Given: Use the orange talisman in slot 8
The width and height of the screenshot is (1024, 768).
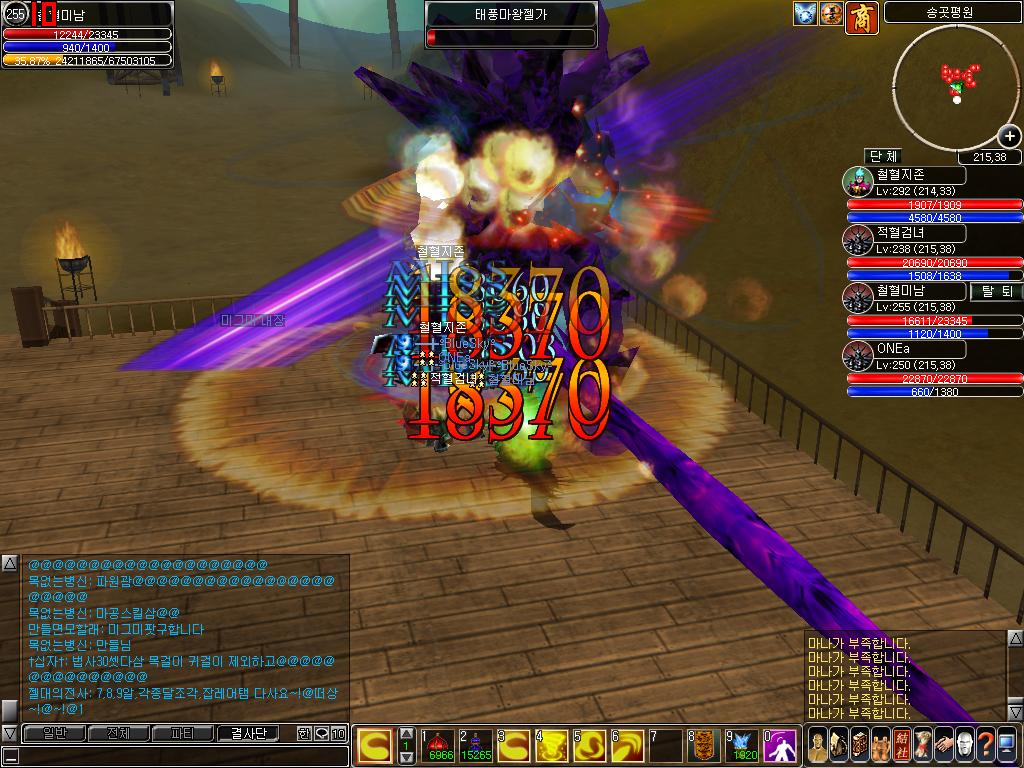Looking at the screenshot, I should (x=704, y=745).
